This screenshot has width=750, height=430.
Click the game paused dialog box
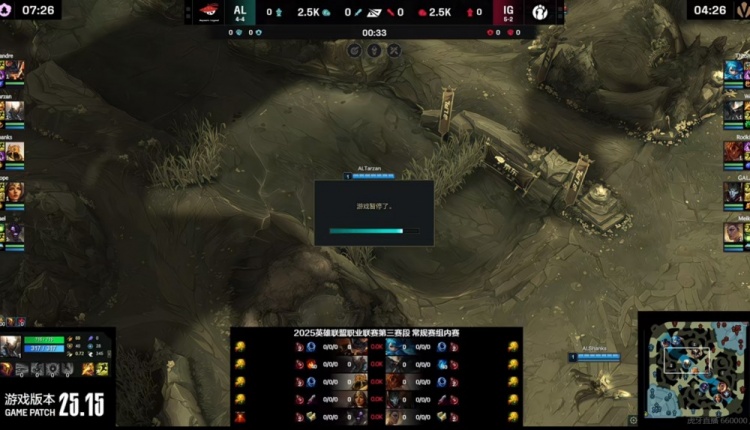pos(374,212)
